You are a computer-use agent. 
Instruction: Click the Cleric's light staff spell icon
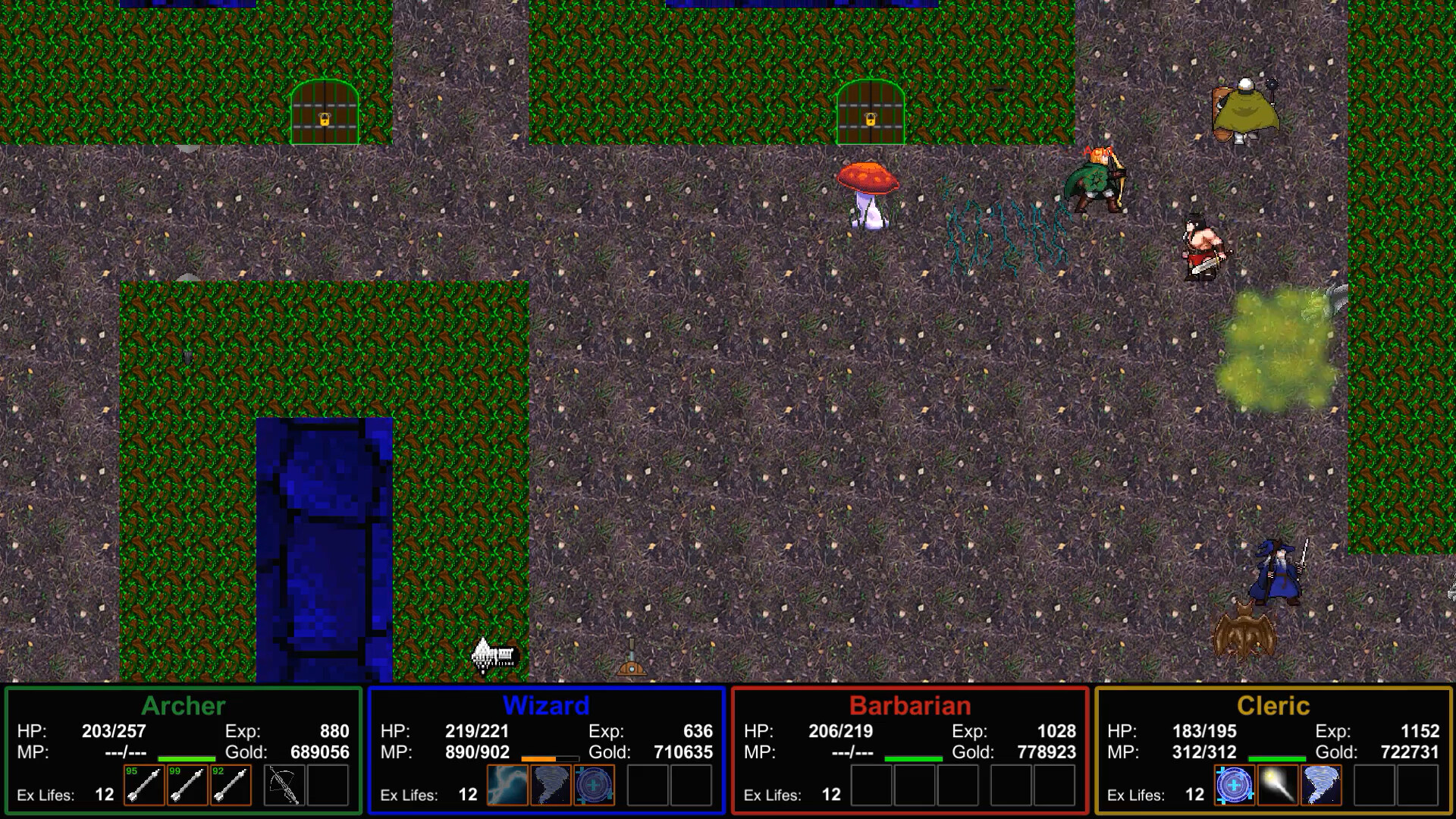click(x=1279, y=786)
